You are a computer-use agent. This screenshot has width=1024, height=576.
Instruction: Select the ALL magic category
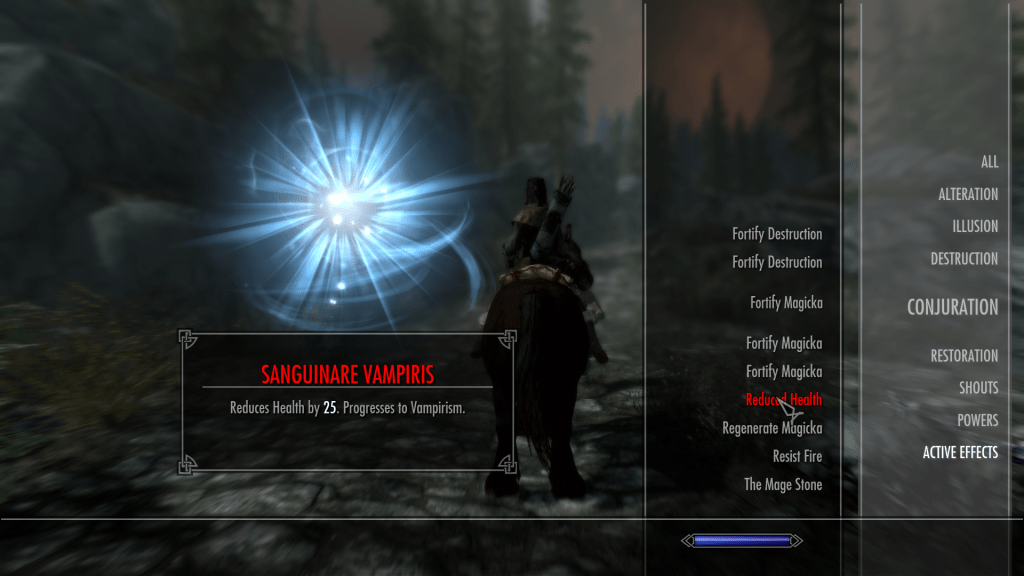pyautogui.click(x=989, y=162)
